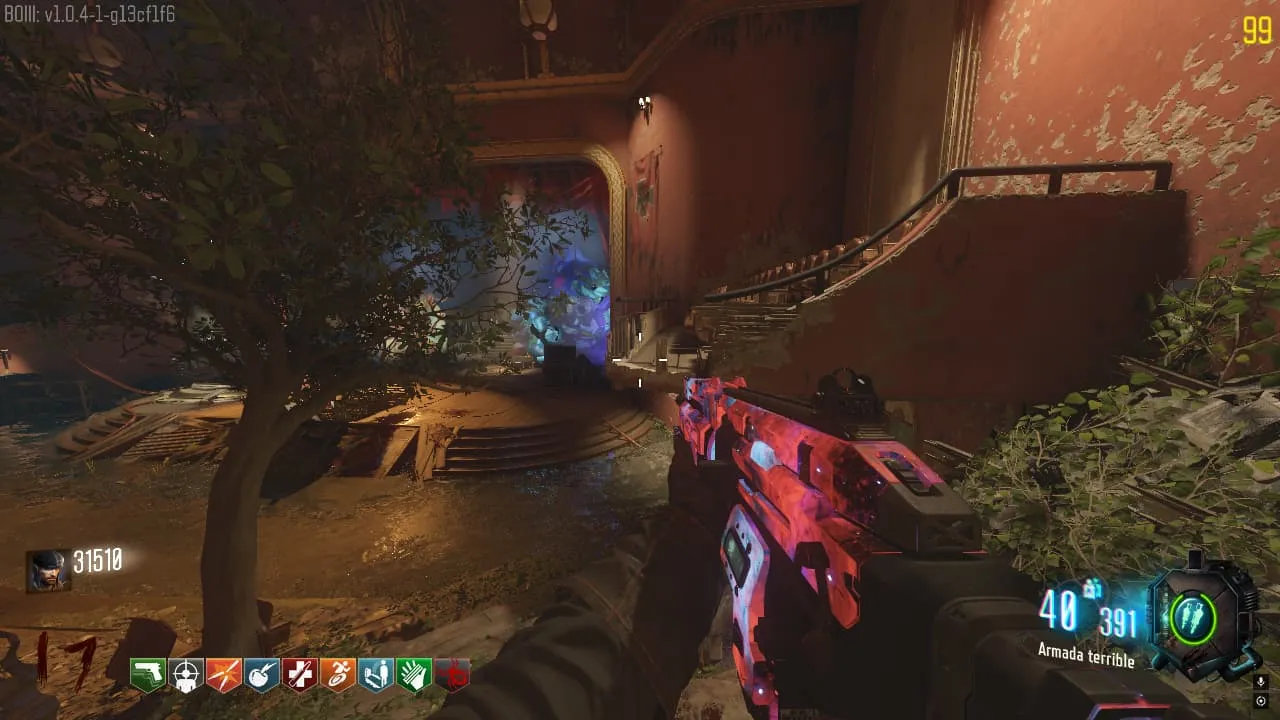Click the Juggernog red cross perk
Screen dimensions: 1280x720
(300, 676)
